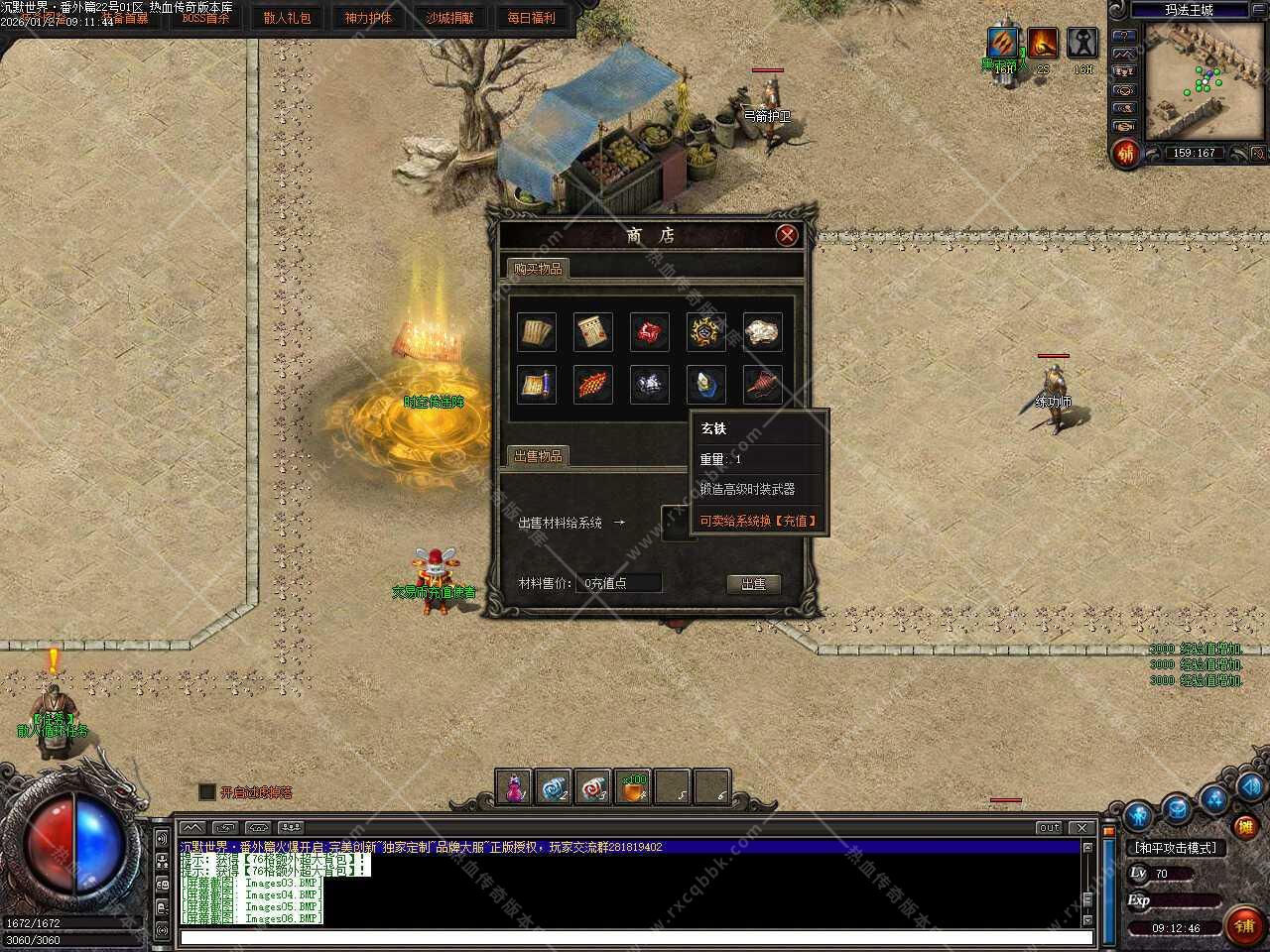Select the red gem shop item

(x=649, y=332)
